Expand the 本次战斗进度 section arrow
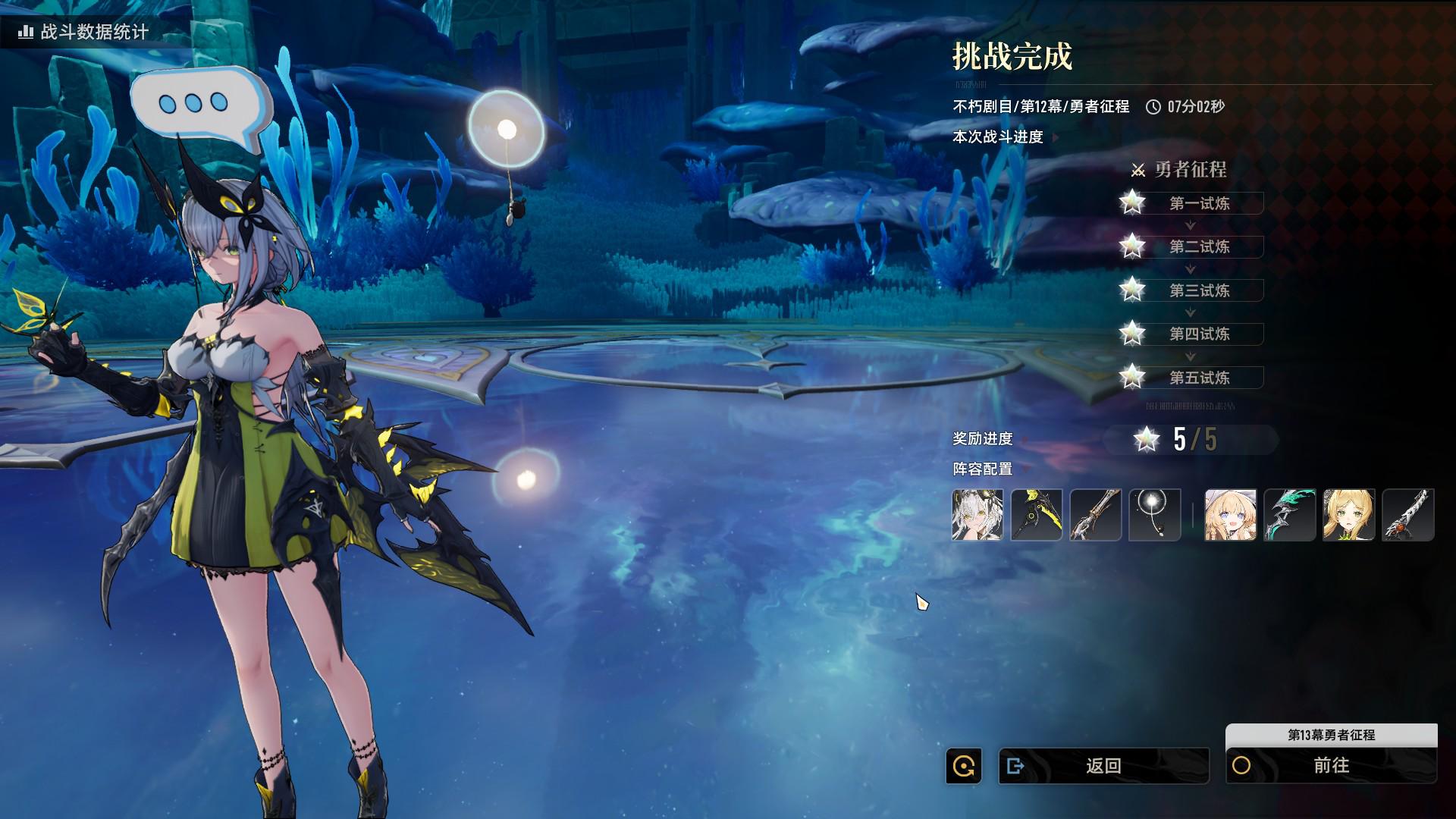 point(1056,137)
